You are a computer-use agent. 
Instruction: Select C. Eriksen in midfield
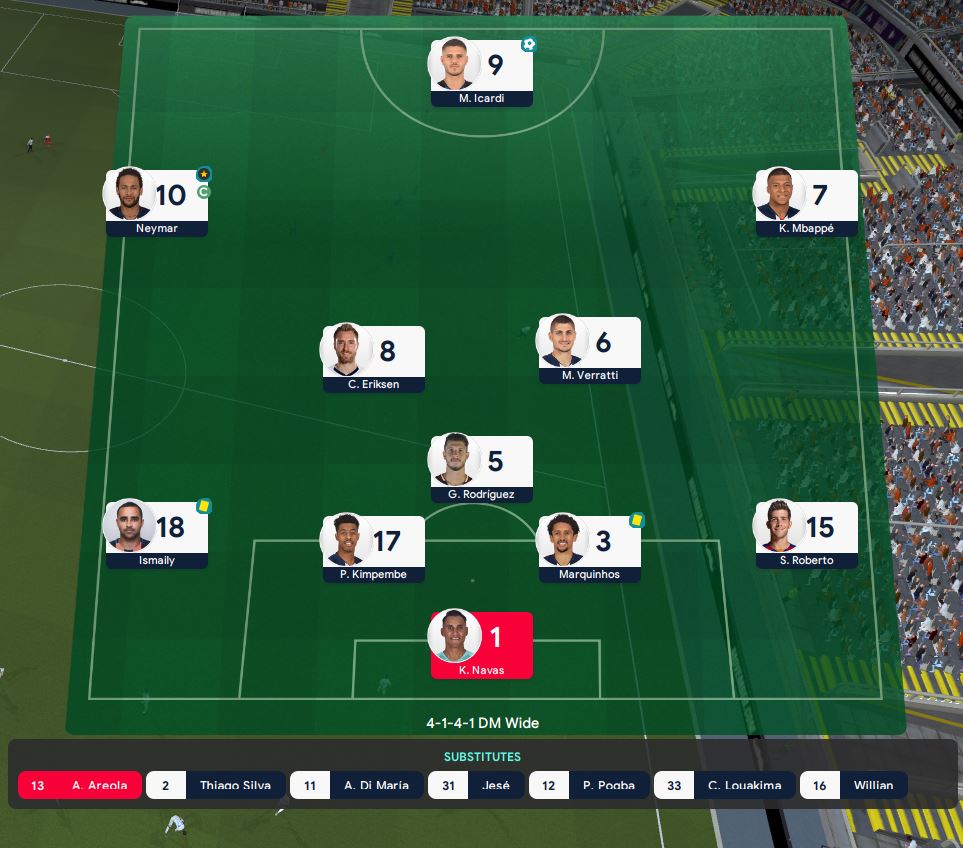point(373,358)
